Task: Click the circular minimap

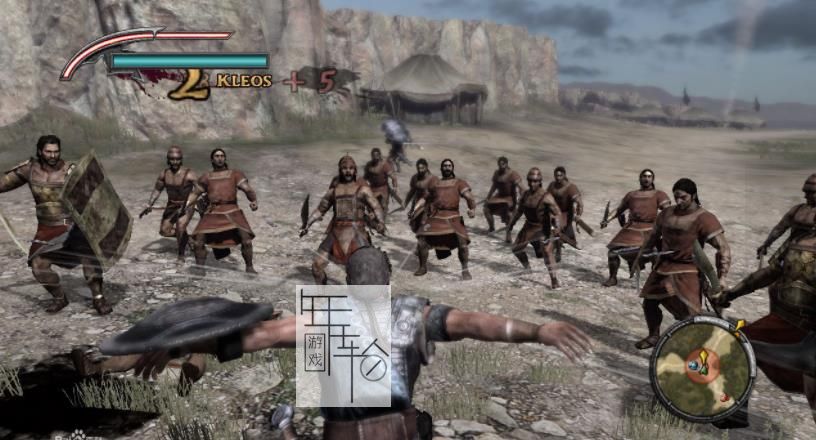Action: click(x=701, y=367)
